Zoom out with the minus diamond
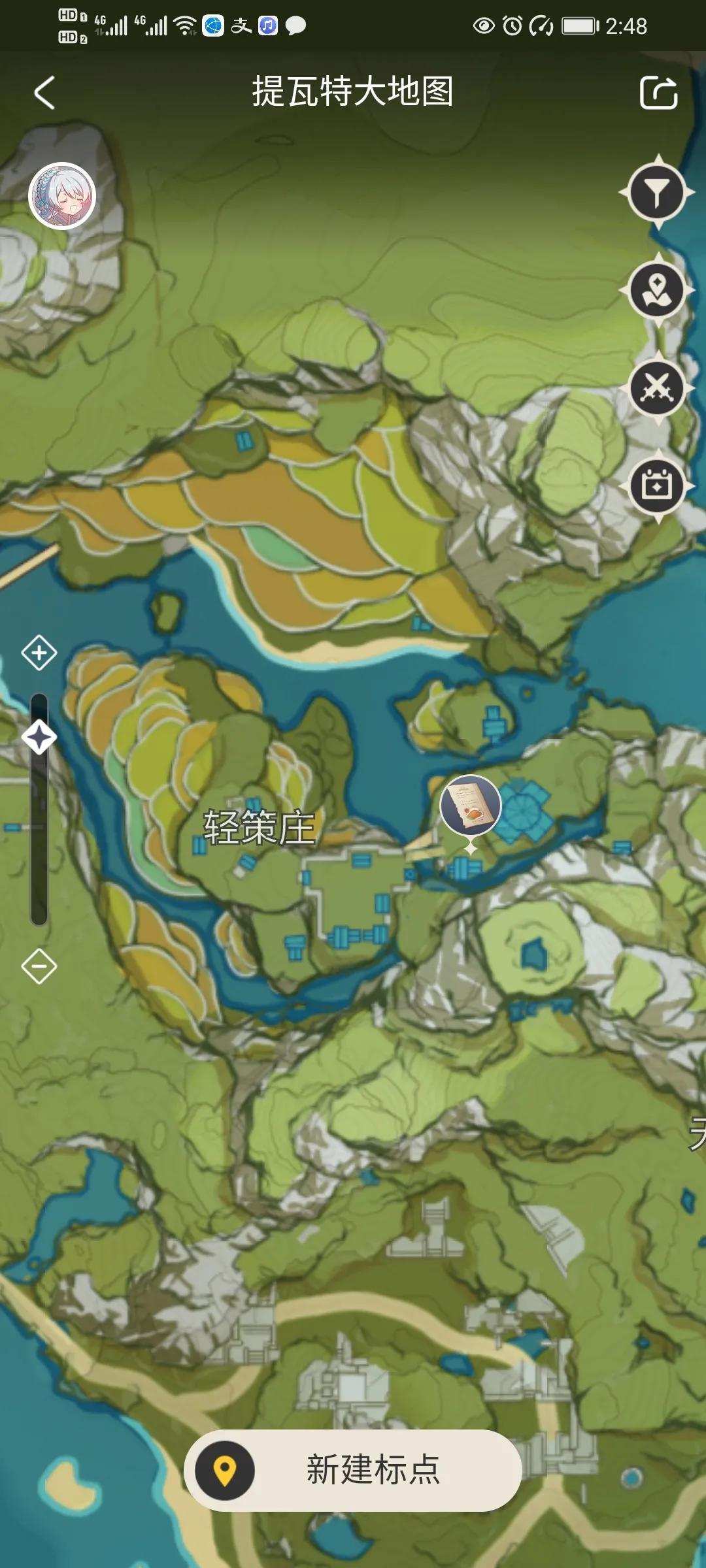 (39, 966)
